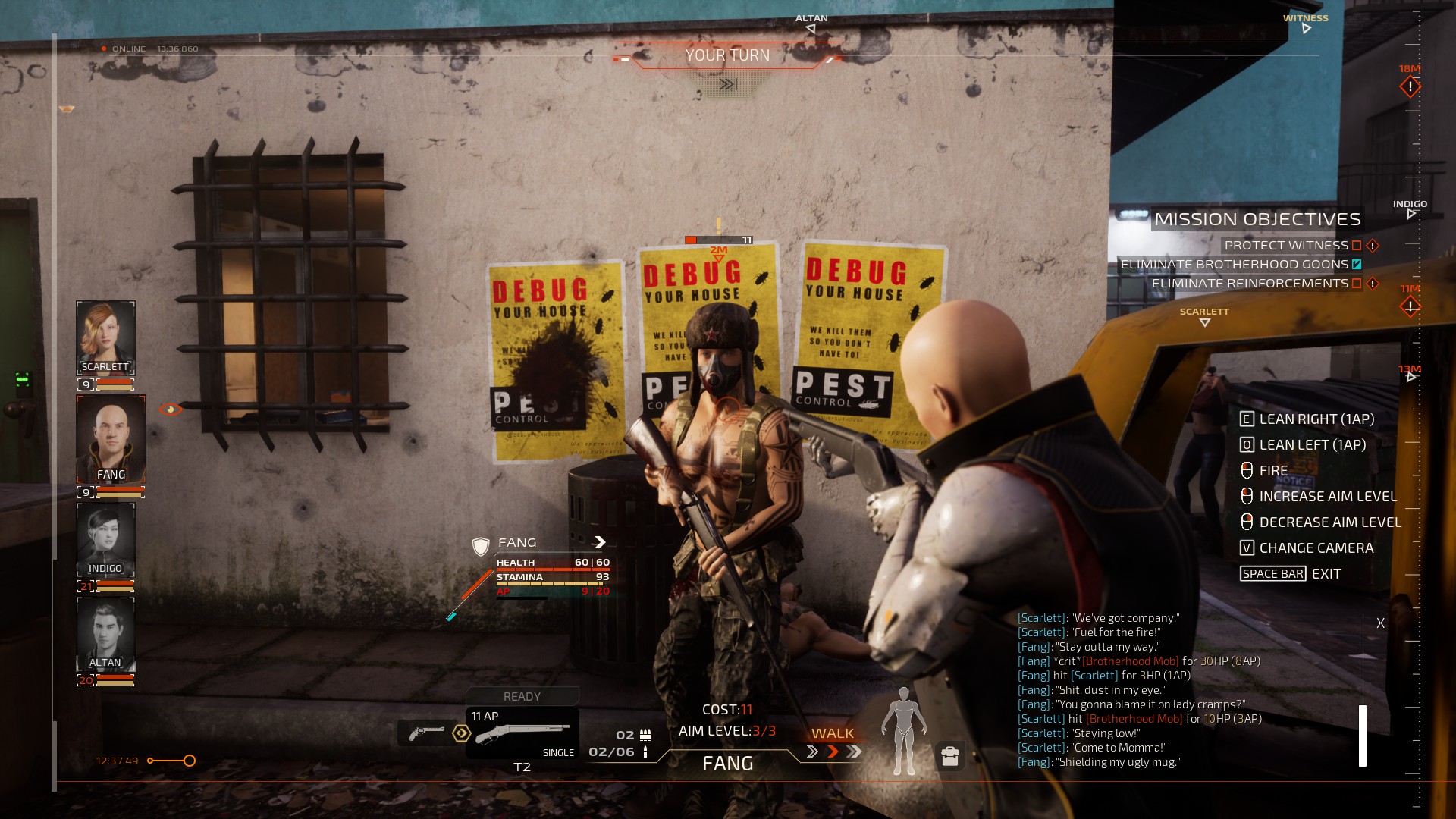Select Altan's squad portrait

tap(105, 633)
